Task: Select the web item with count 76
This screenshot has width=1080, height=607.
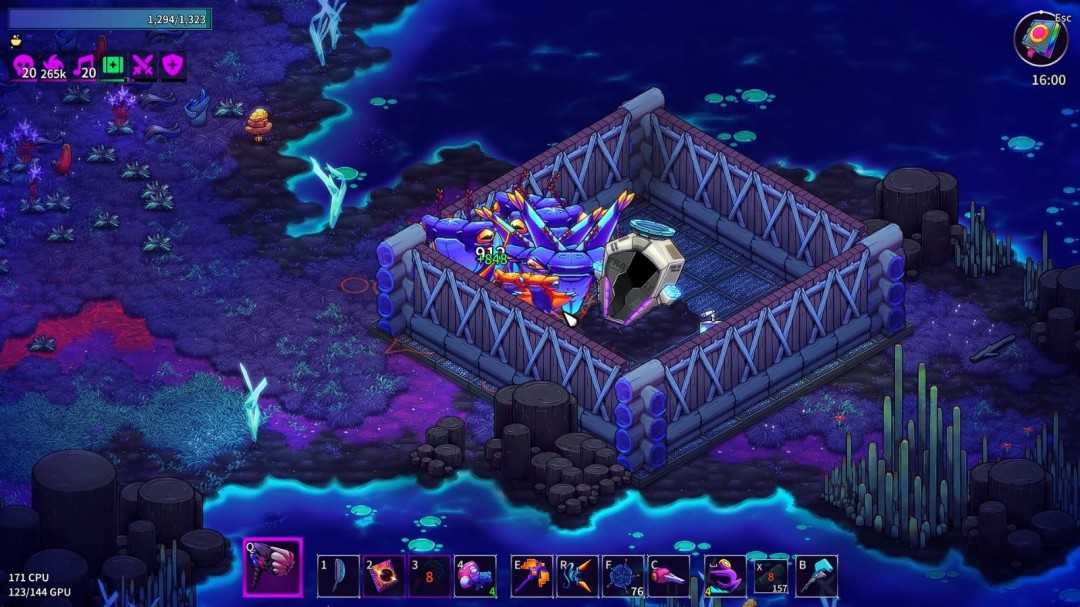Action: 623,576
